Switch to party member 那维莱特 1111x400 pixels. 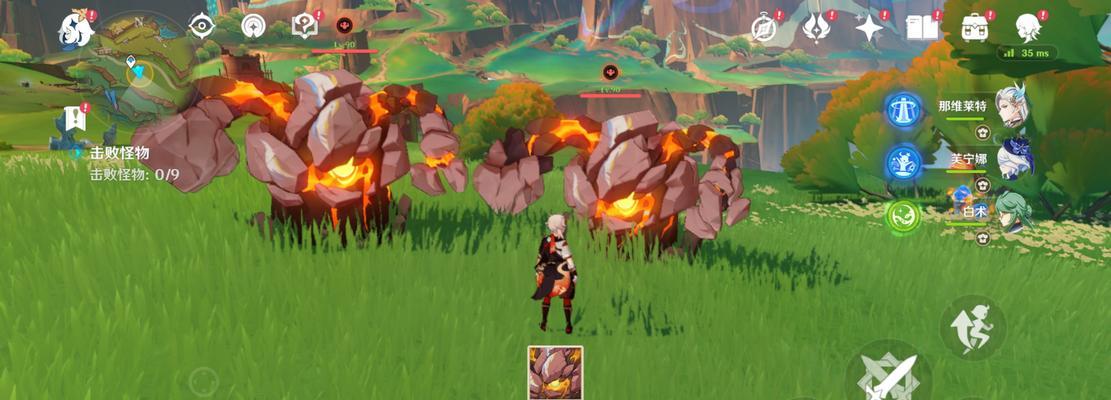1010,107
